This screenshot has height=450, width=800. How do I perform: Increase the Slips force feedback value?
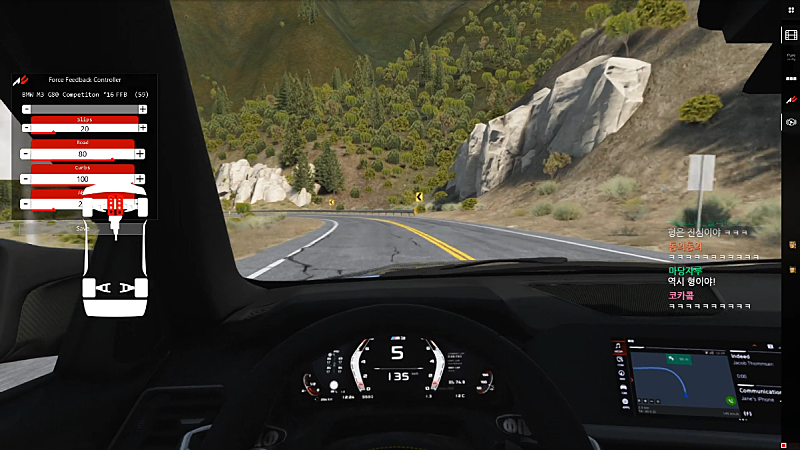click(142, 129)
